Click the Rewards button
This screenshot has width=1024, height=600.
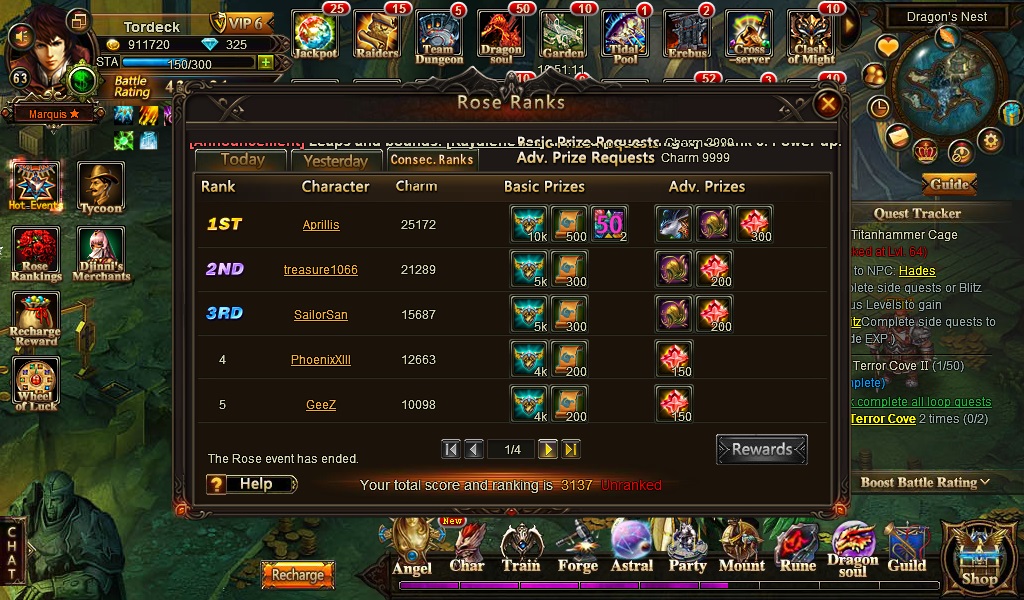pyautogui.click(x=762, y=449)
